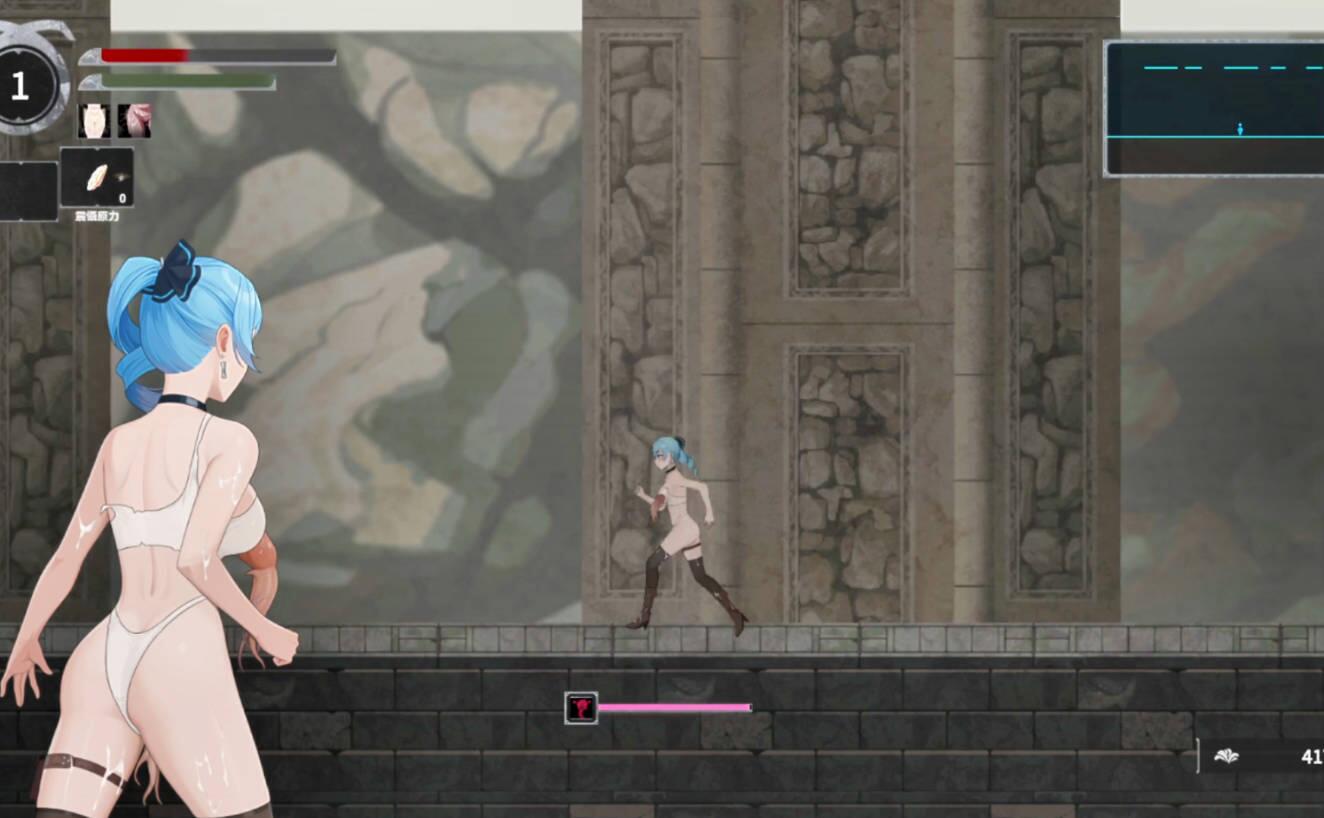Click the red health bar
The height and width of the screenshot is (818, 1324).
pyautogui.click(x=145, y=53)
